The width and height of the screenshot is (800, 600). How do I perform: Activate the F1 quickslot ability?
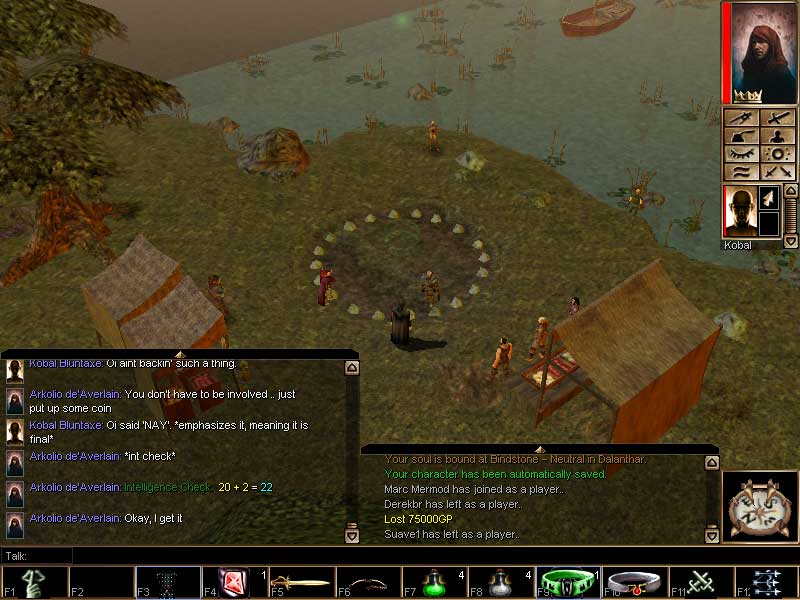[35, 583]
